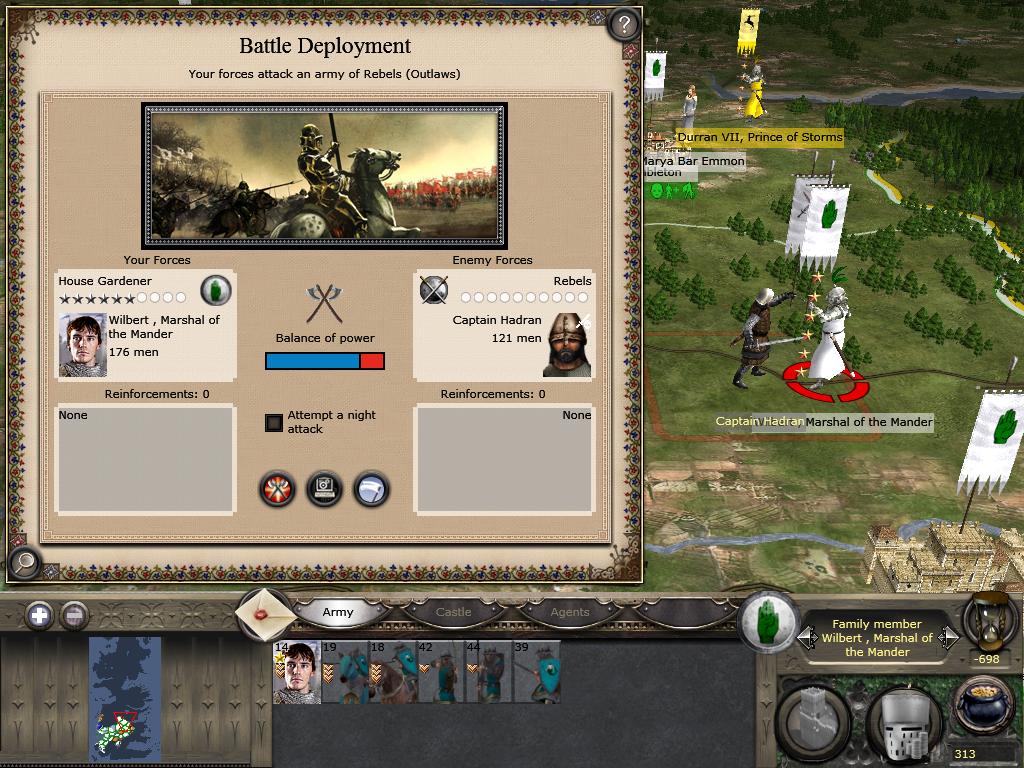
Task: Click the magnifying glass on the deployment scroll
Action: click(25, 563)
